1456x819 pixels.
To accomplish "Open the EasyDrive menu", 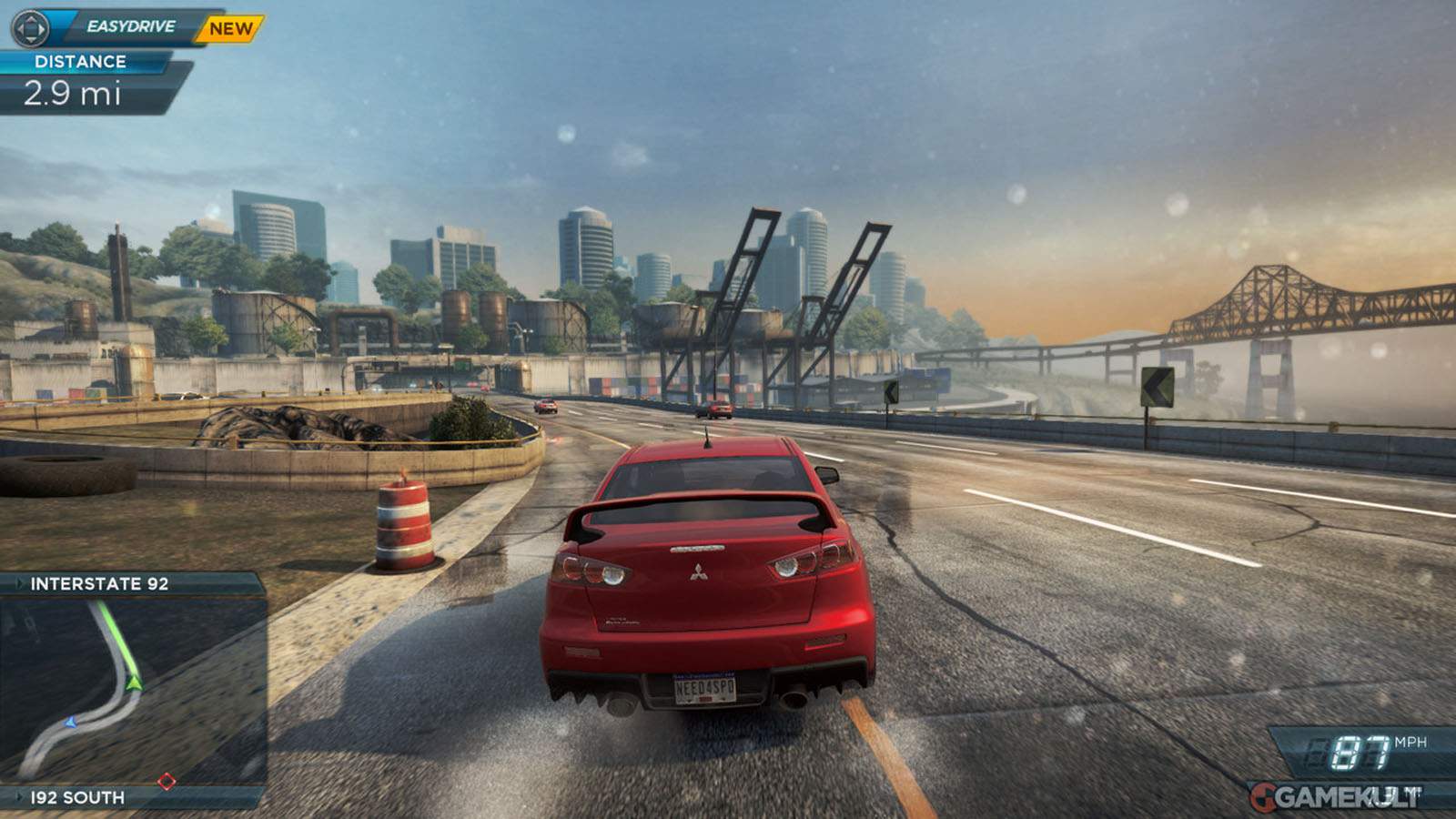I will [130, 26].
